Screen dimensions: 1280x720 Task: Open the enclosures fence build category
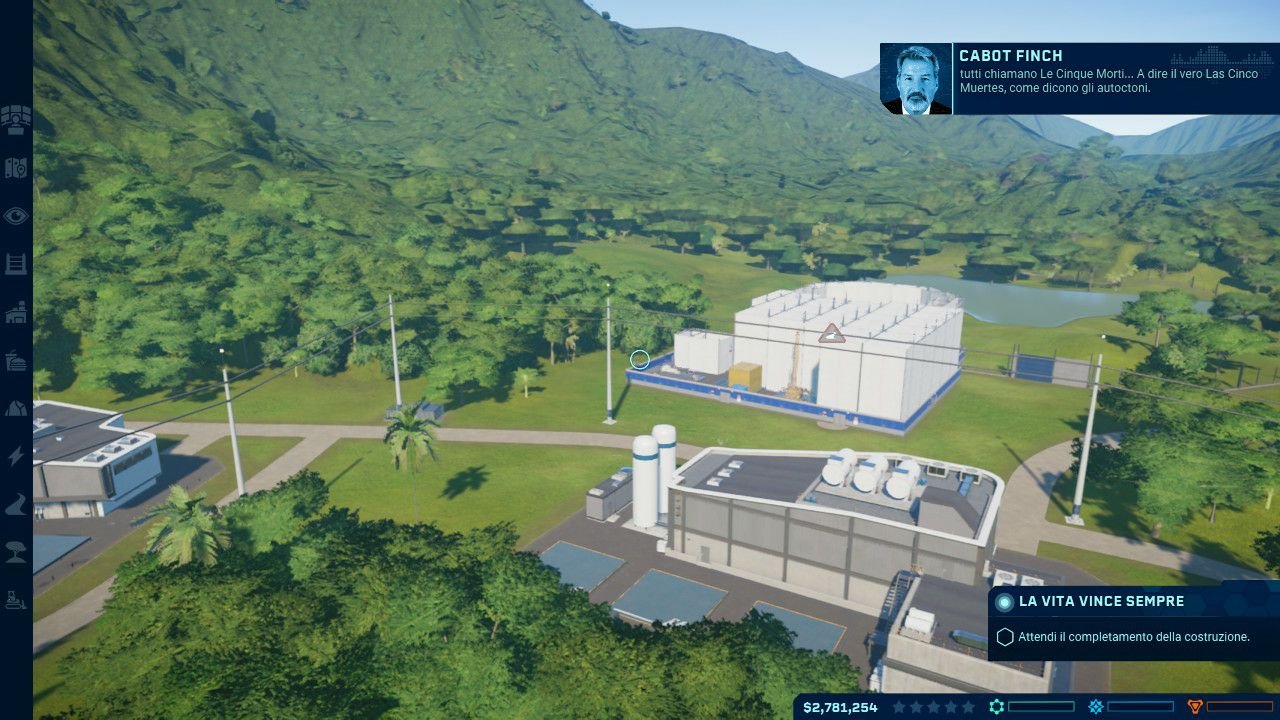coord(16,264)
